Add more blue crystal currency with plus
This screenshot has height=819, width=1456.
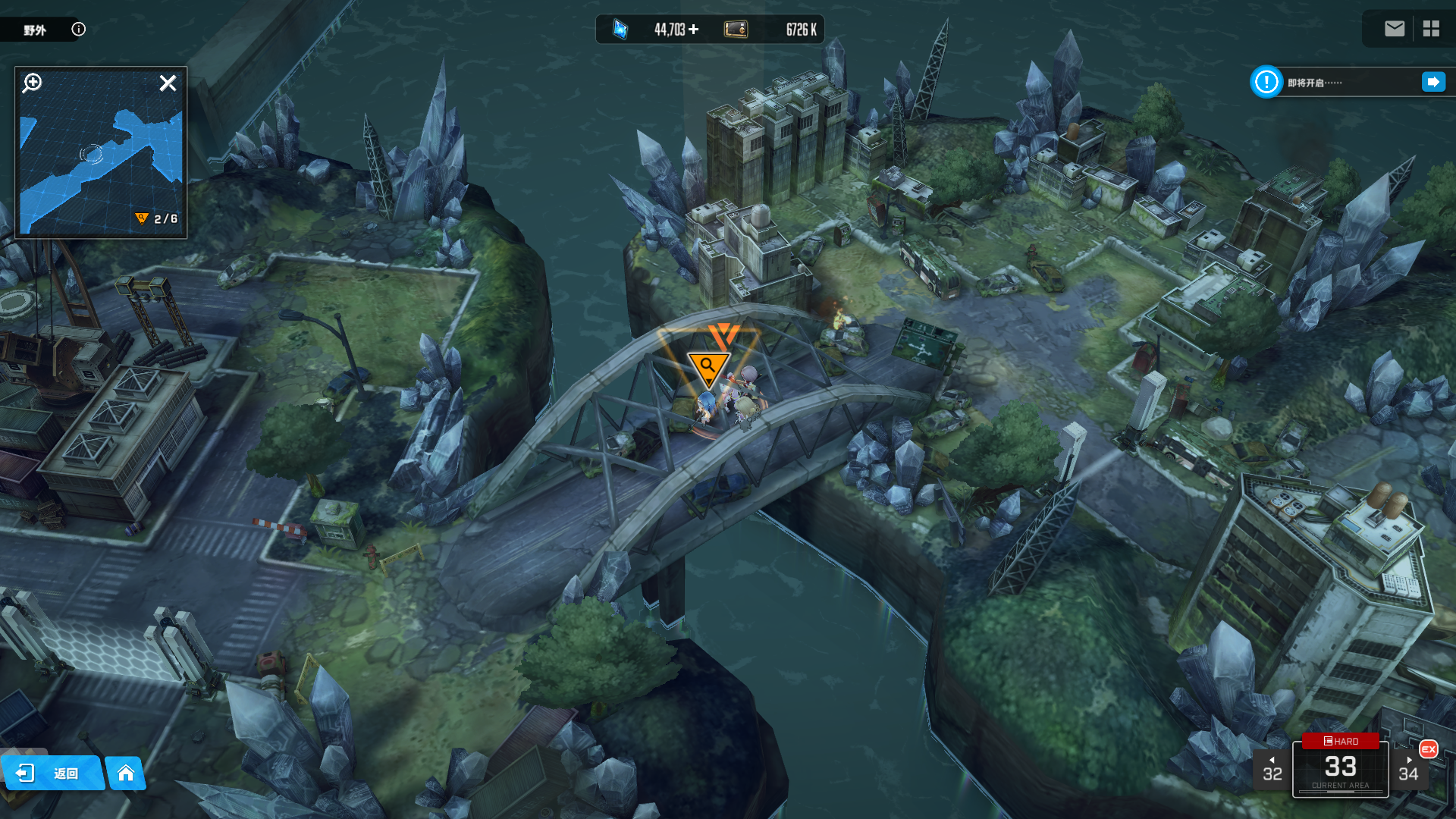[694, 30]
